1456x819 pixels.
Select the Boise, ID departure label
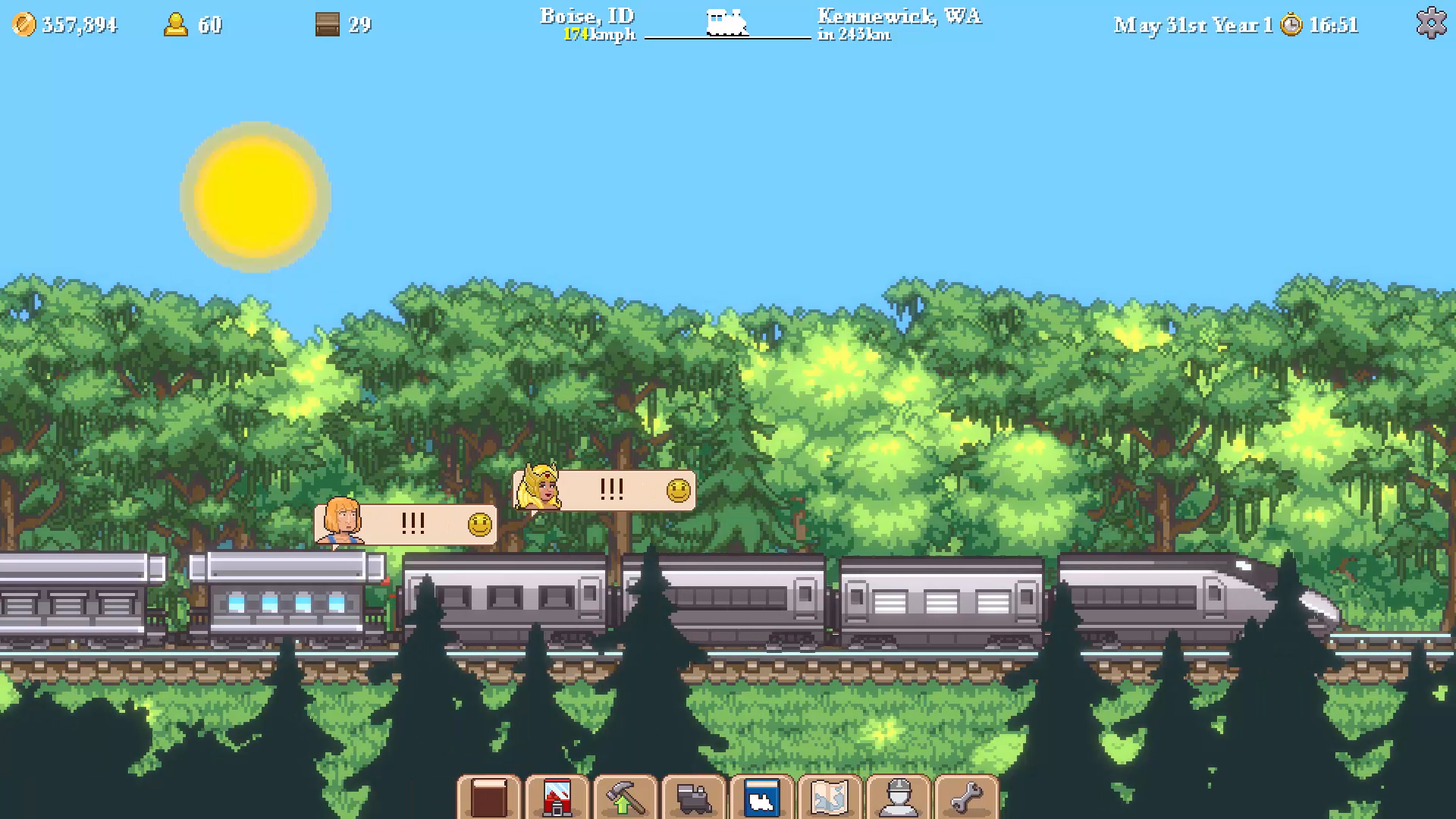(586, 15)
